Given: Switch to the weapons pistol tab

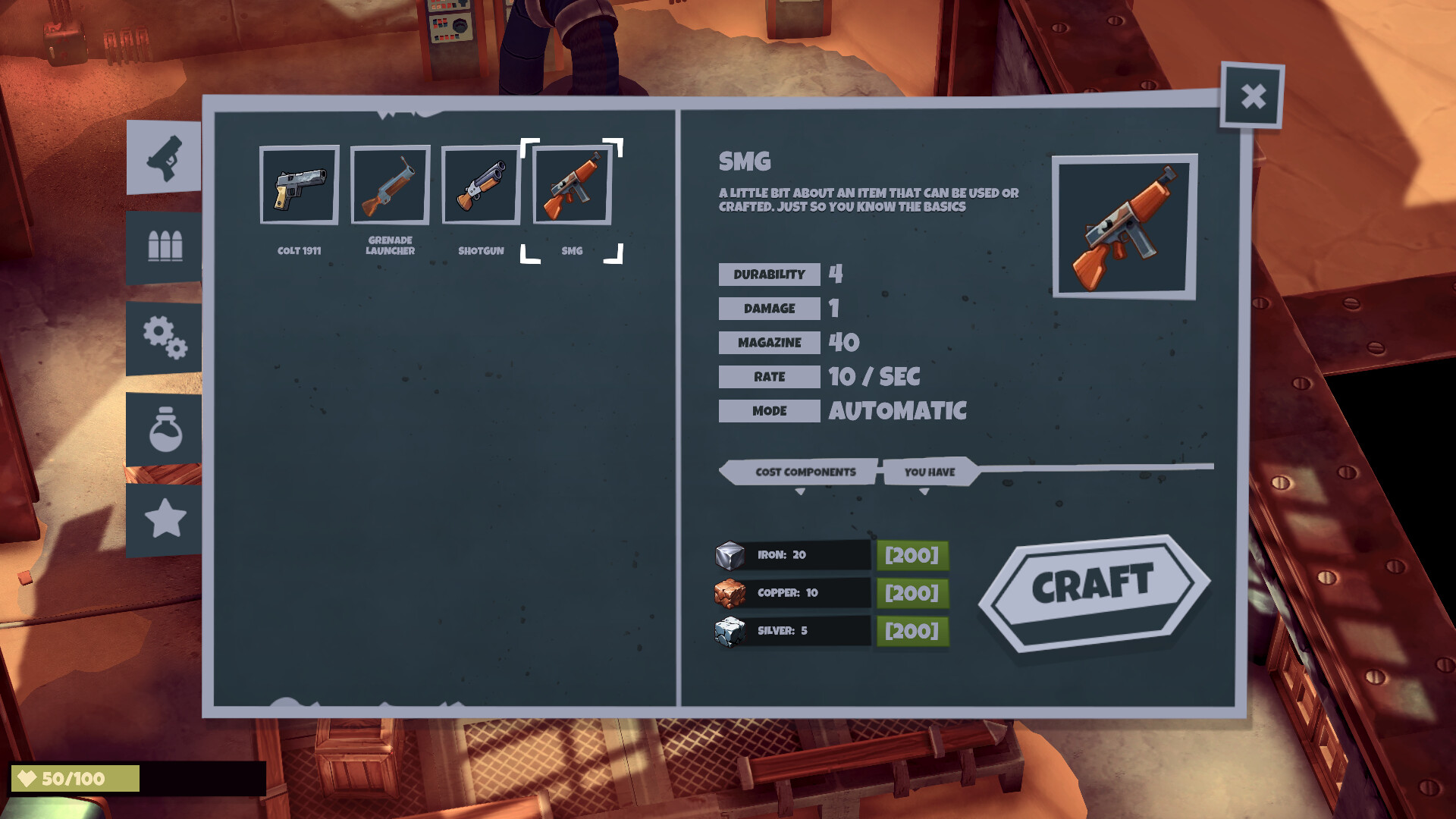Looking at the screenshot, I should point(165,158).
